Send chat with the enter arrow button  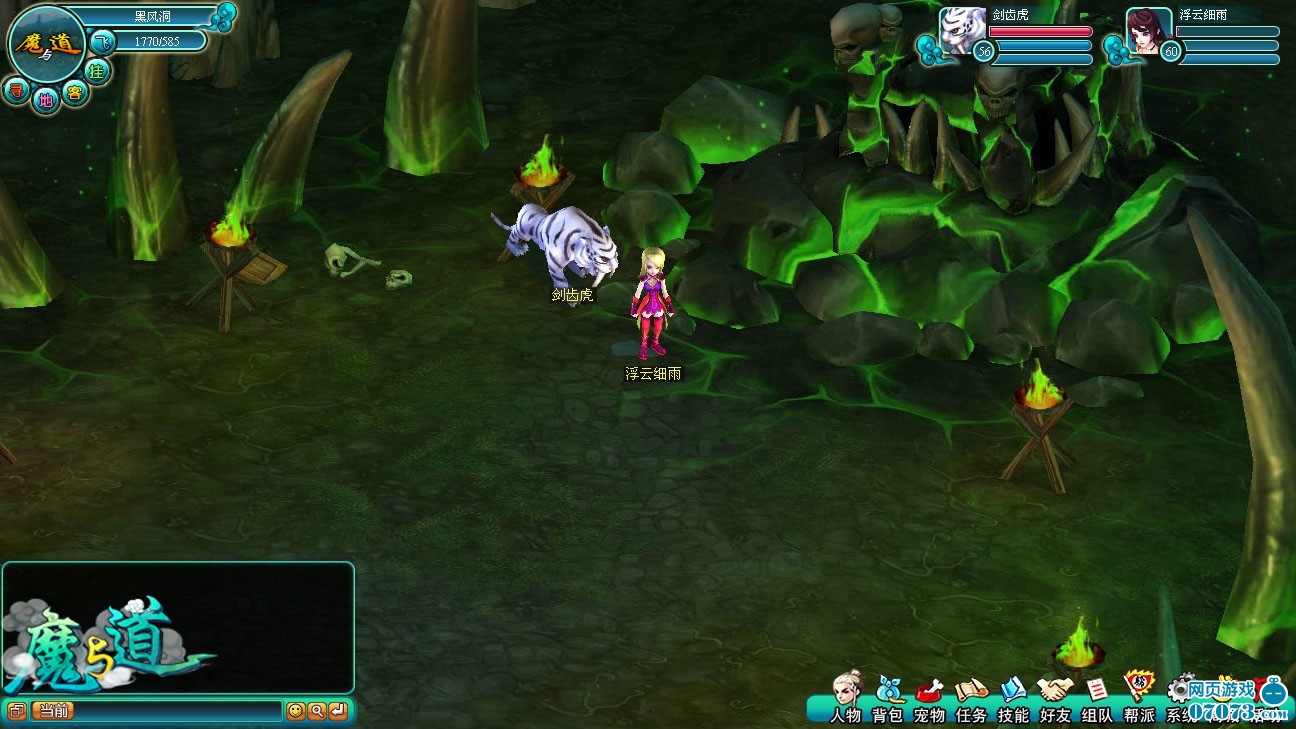[338, 711]
